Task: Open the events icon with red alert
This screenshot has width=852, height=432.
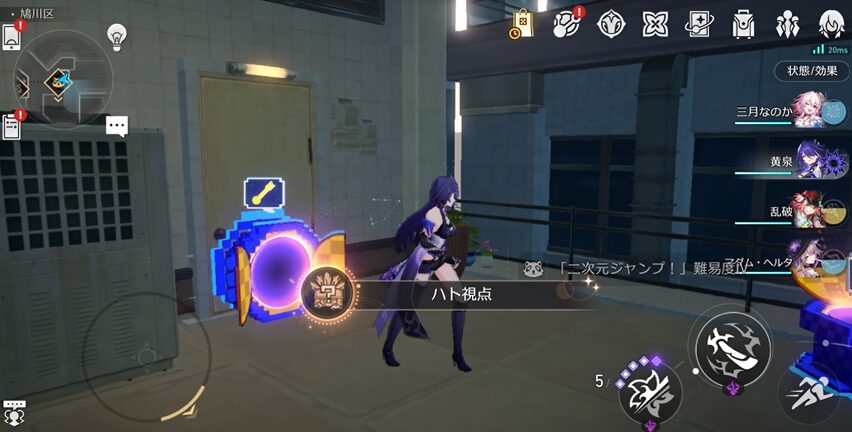Action: click(x=567, y=23)
